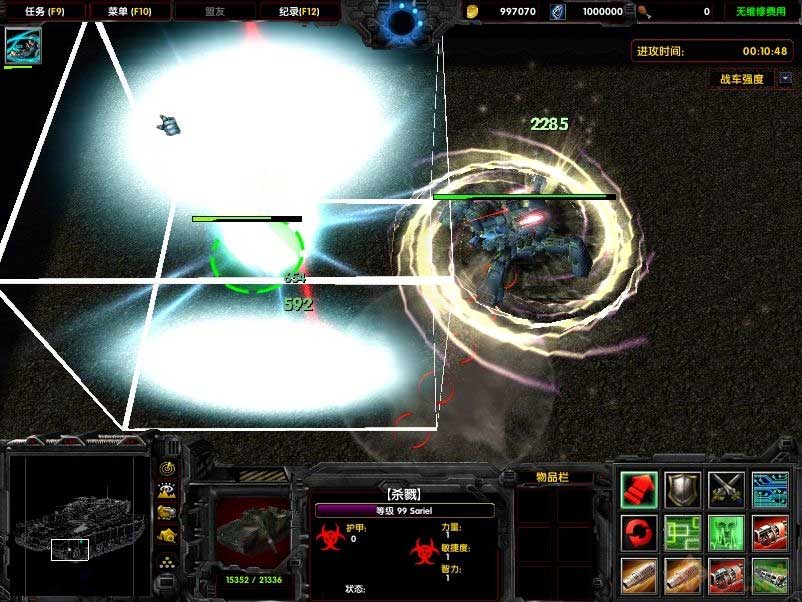Viewport: 802px width, 602px height.
Task: Click the minimap signal ping button
Action: [x=166, y=466]
